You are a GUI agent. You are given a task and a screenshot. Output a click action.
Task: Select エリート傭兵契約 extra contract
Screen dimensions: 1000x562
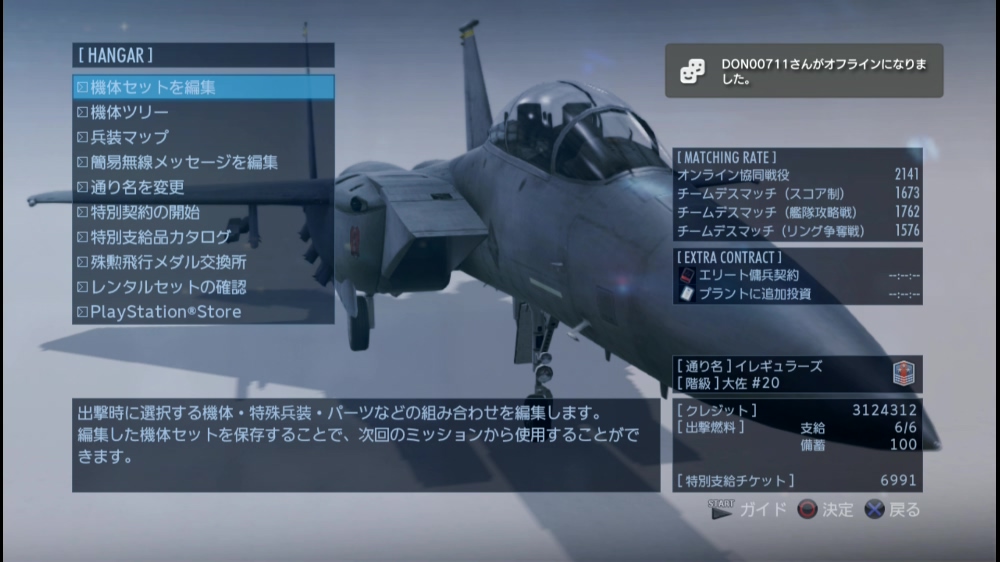(797, 275)
